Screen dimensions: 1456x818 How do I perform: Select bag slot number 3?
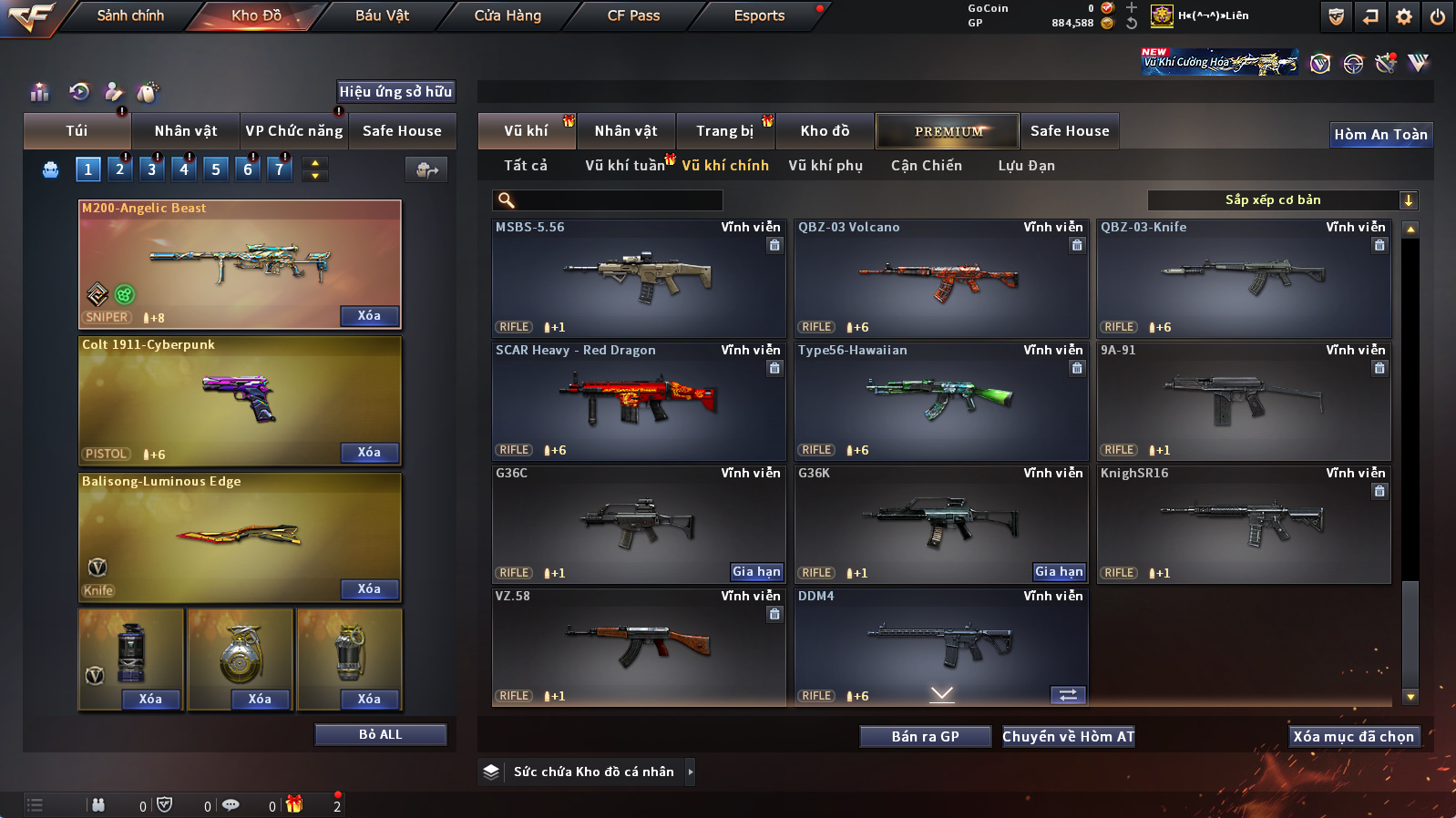(152, 169)
